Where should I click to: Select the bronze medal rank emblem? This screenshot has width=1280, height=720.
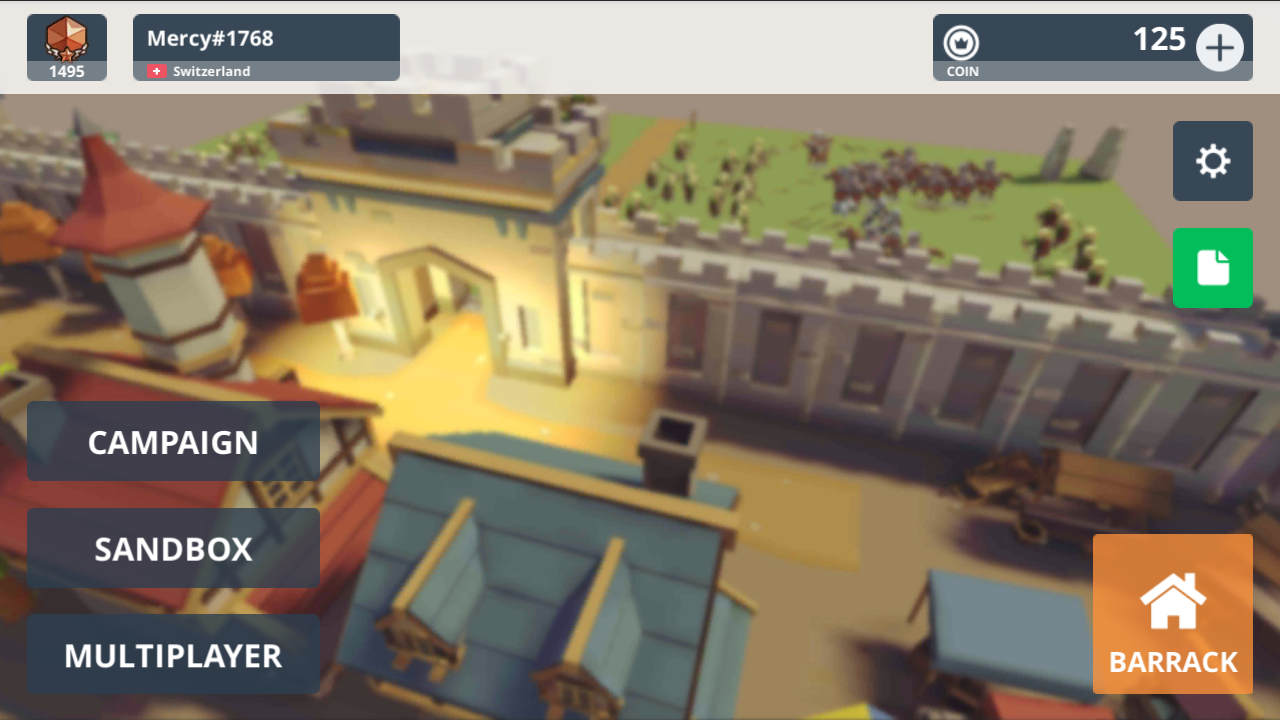tap(66, 38)
